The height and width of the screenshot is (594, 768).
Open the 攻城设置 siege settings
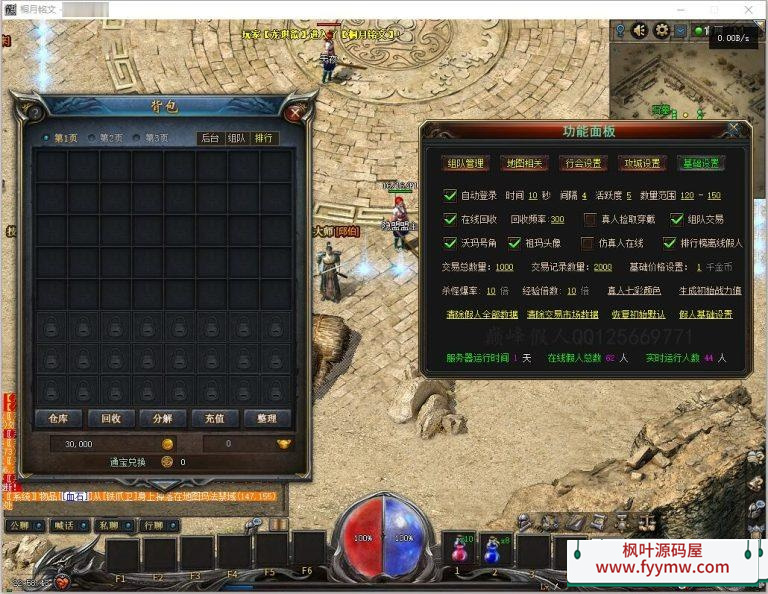click(x=642, y=163)
